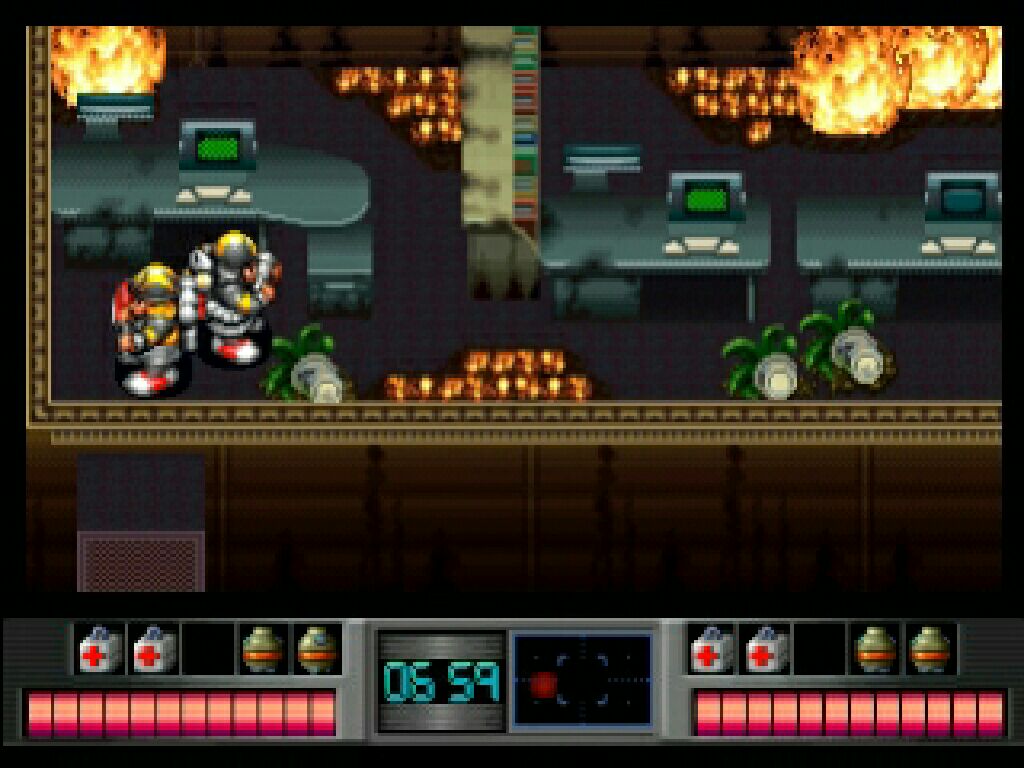Viewport: 1024px width, 768px height.
Task: Pick left player's grenade beside the empty slot
Action: tap(262, 649)
